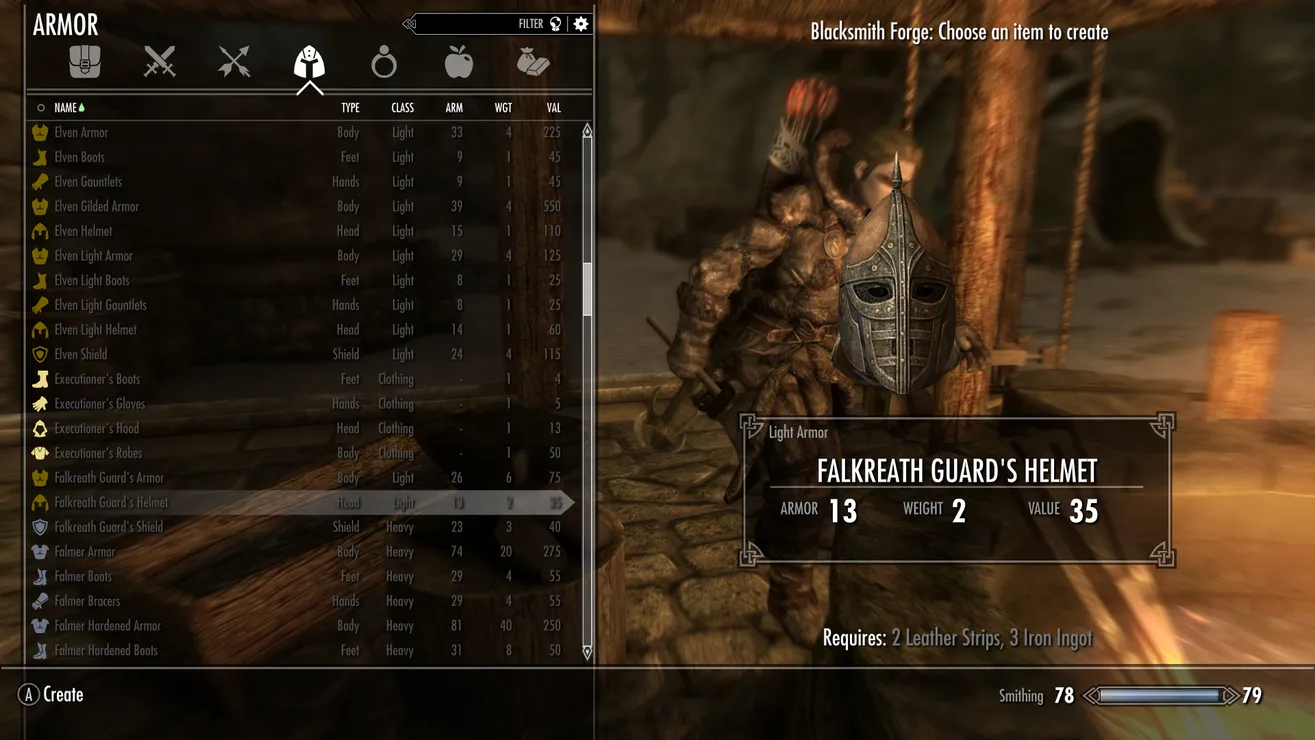Choose Elven Gilded Armor row
The image size is (1315, 740).
pyautogui.click(x=96, y=207)
